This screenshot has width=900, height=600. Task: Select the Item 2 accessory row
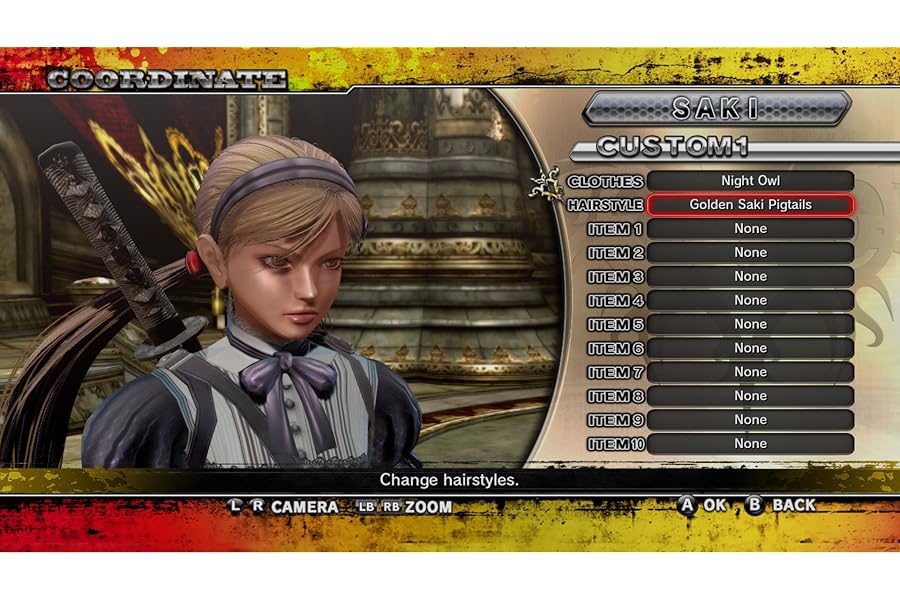750,253
